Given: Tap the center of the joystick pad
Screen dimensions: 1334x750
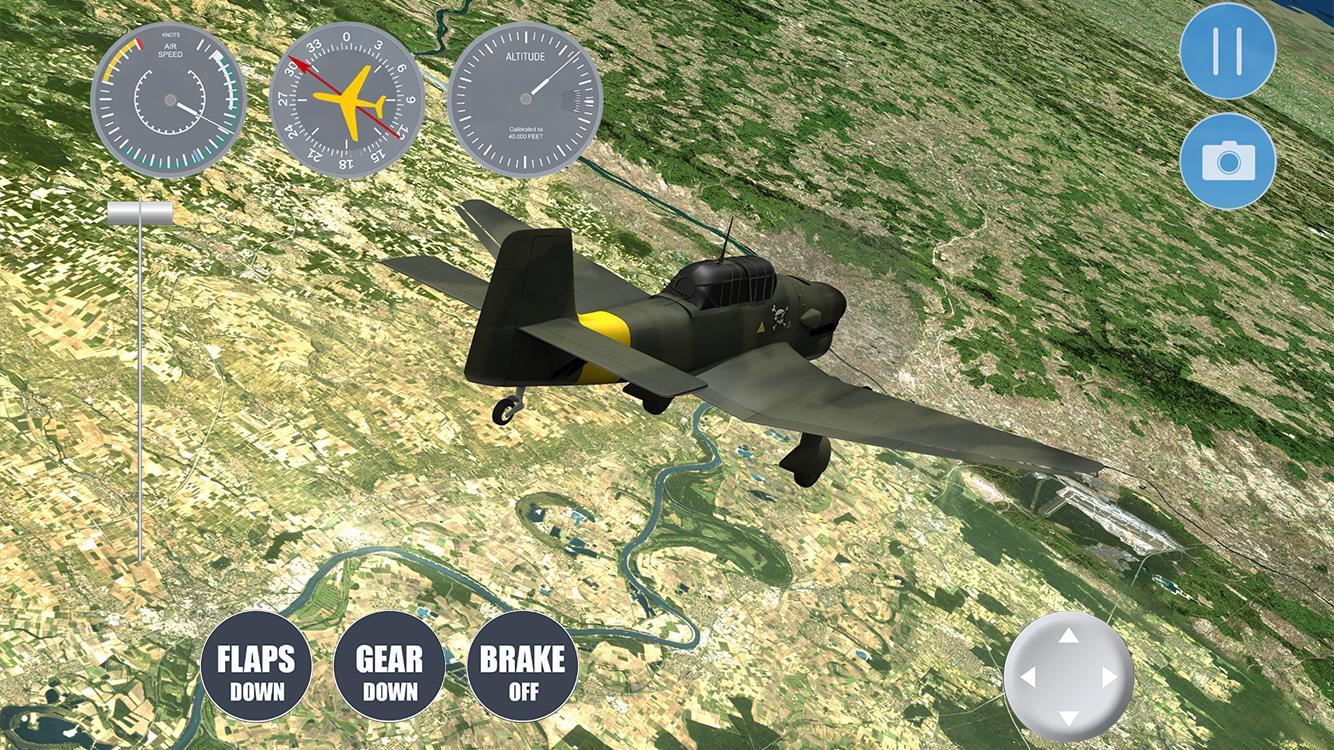Looking at the screenshot, I should pos(1067,678).
